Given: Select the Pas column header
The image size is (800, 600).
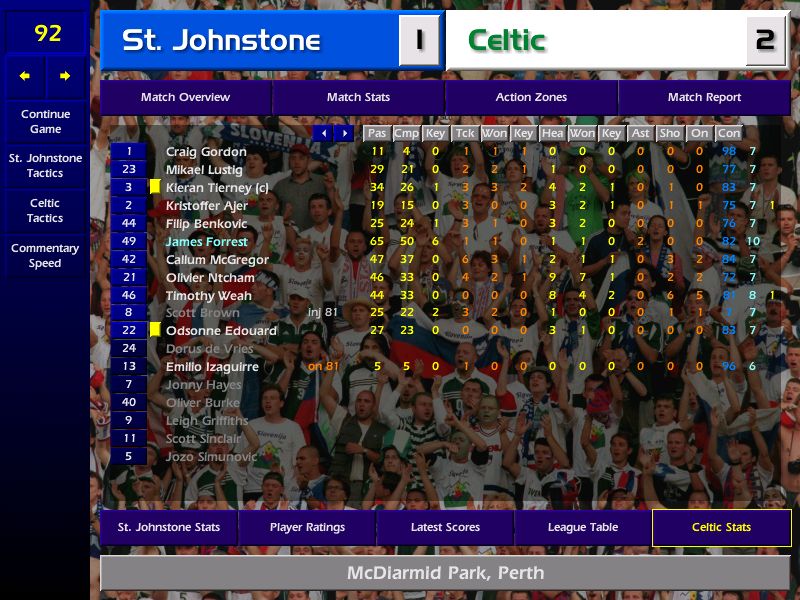Looking at the screenshot, I should [377, 133].
